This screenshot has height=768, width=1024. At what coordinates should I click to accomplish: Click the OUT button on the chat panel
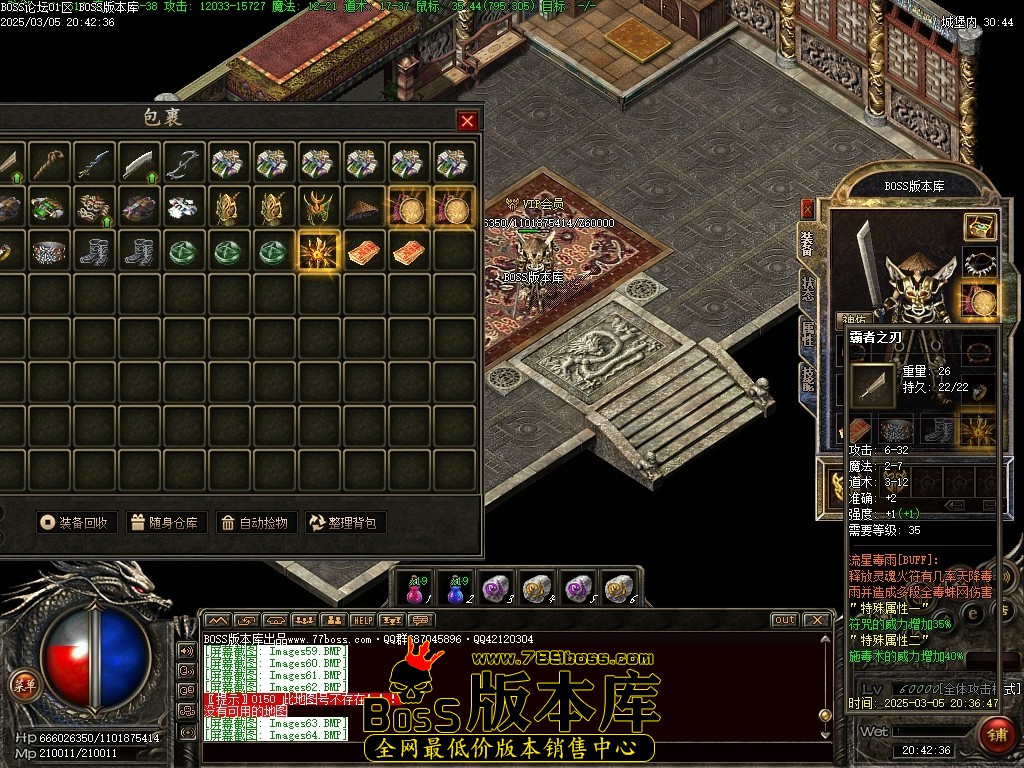coord(785,620)
